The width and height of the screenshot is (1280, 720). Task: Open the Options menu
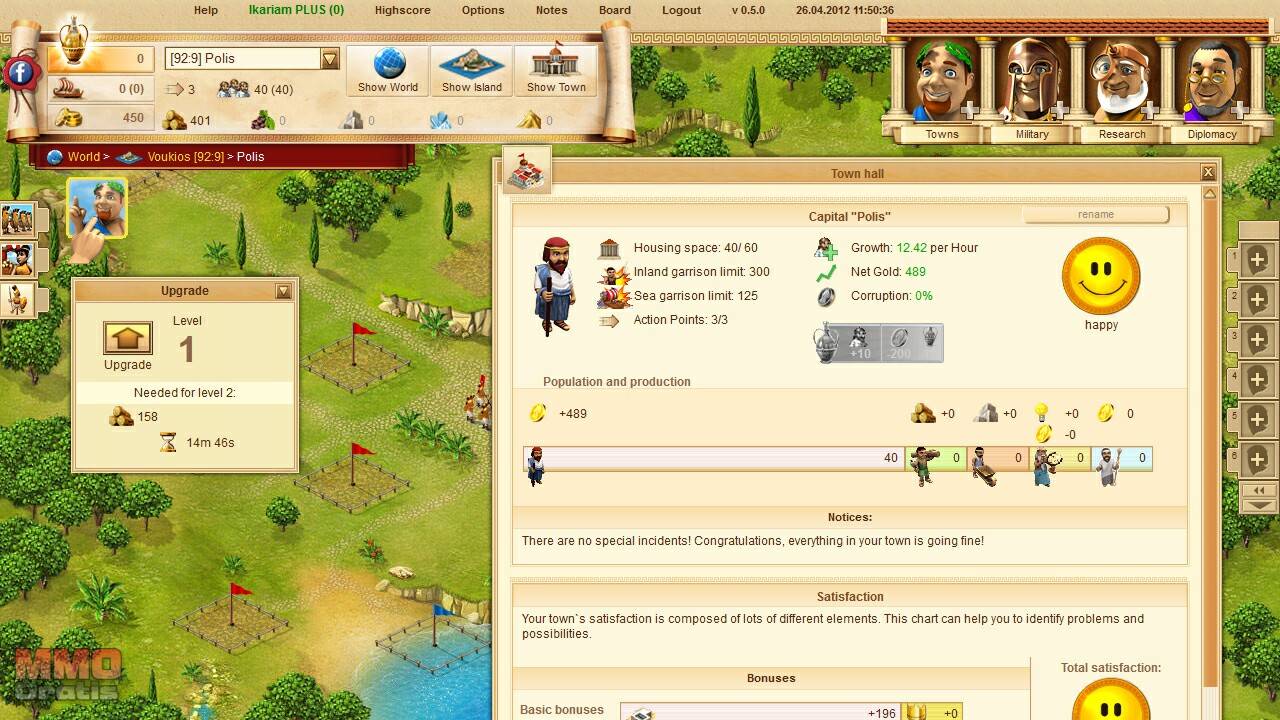point(483,10)
